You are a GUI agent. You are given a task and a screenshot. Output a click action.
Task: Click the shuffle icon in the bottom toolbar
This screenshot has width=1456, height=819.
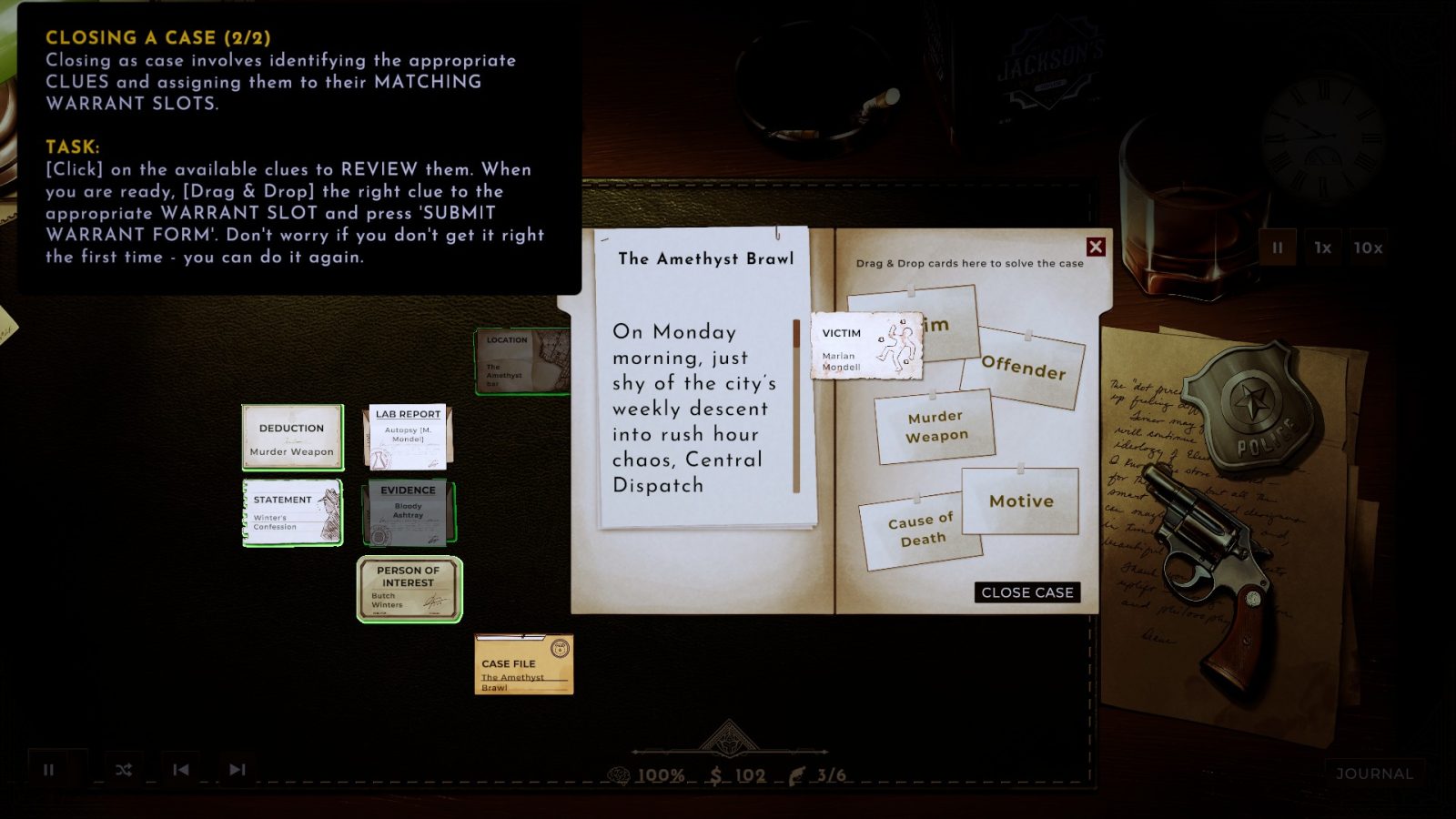[x=124, y=769]
